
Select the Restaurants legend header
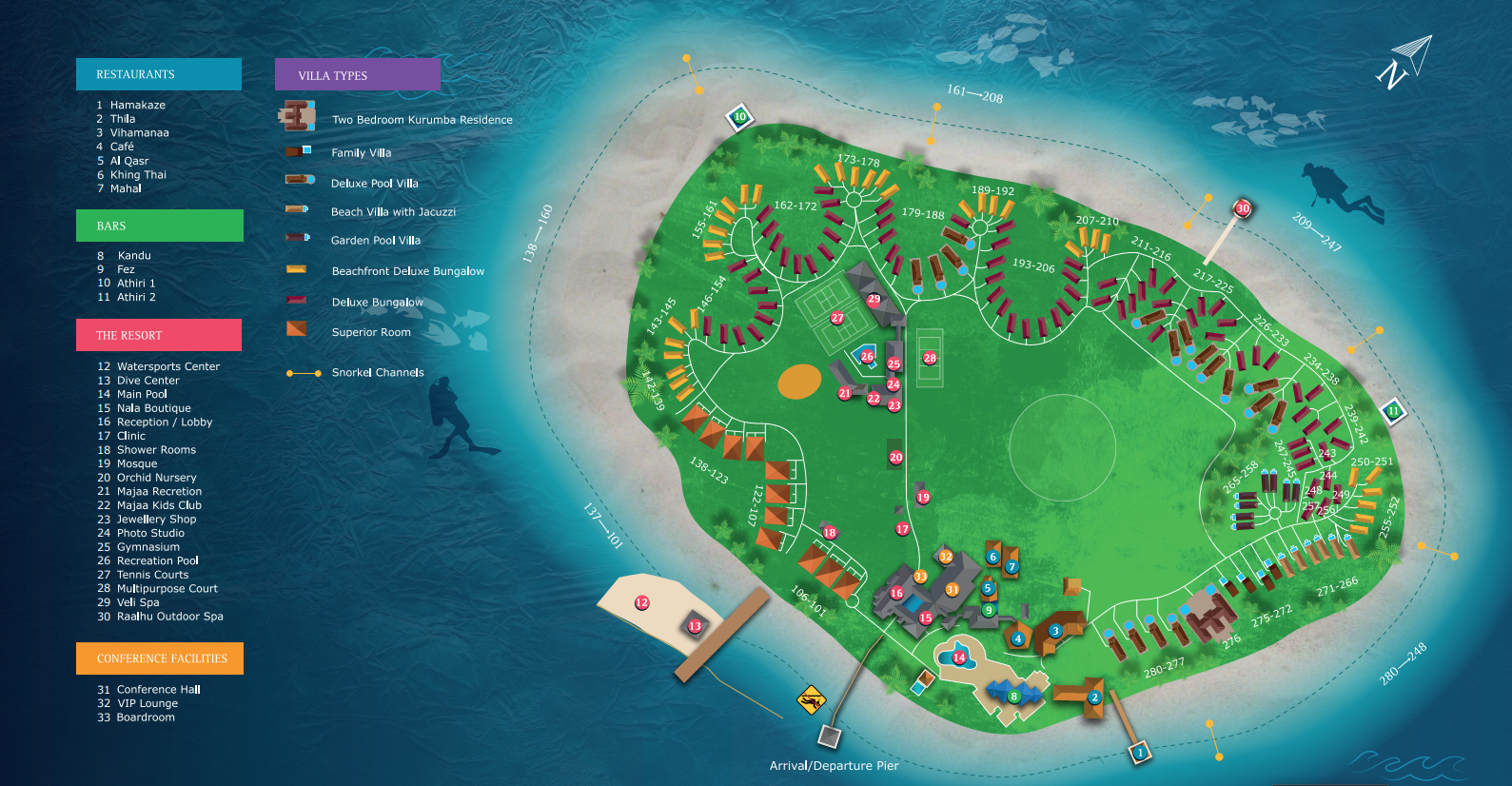pyautogui.click(x=158, y=74)
